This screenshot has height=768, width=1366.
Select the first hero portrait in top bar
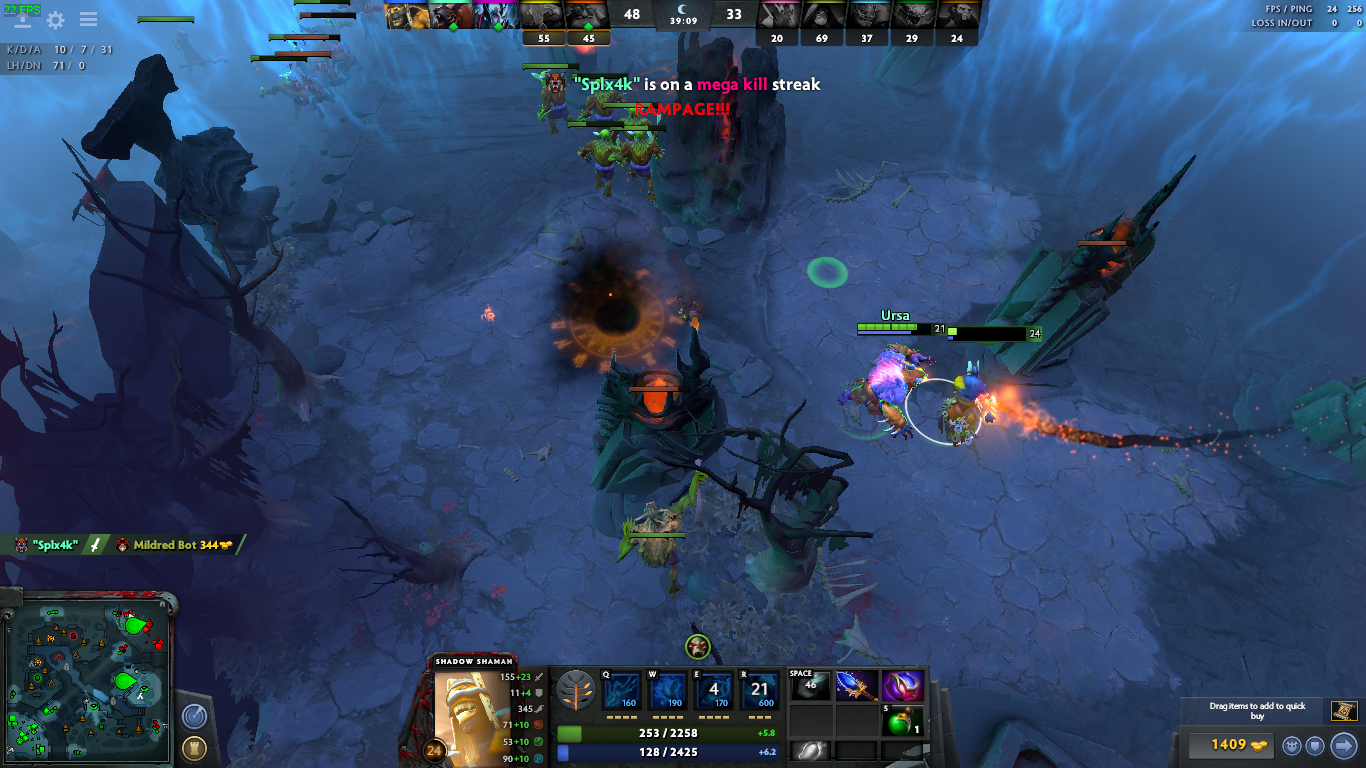tap(408, 15)
